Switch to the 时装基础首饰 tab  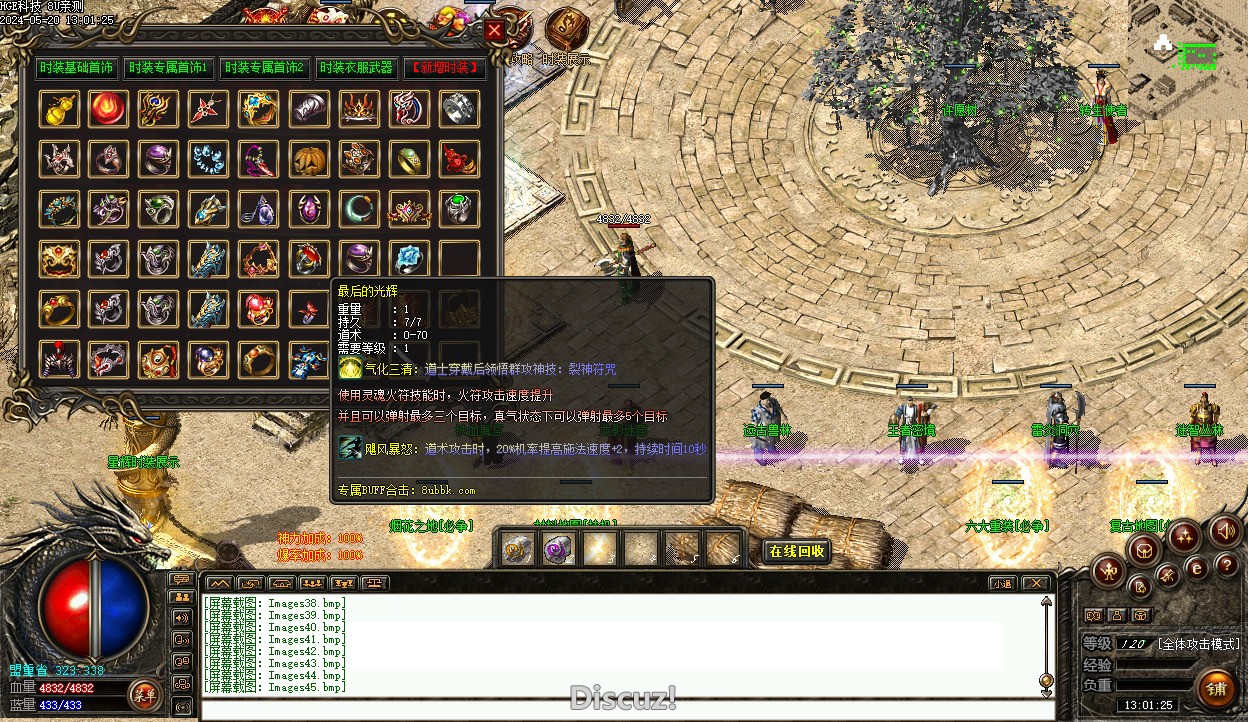(77, 68)
